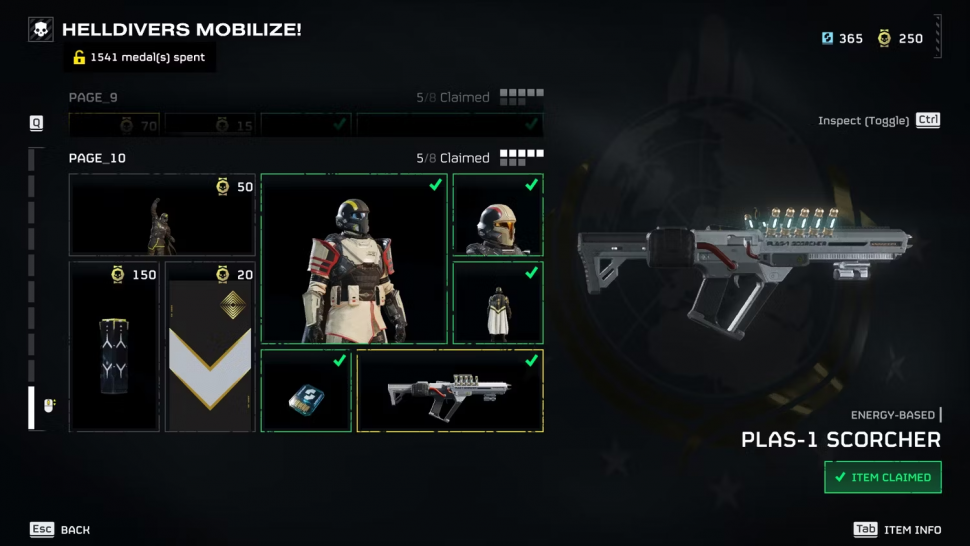This screenshot has height=546, width=970.
Task: Select the claimed white and orange helmet tile
Action: (498, 215)
